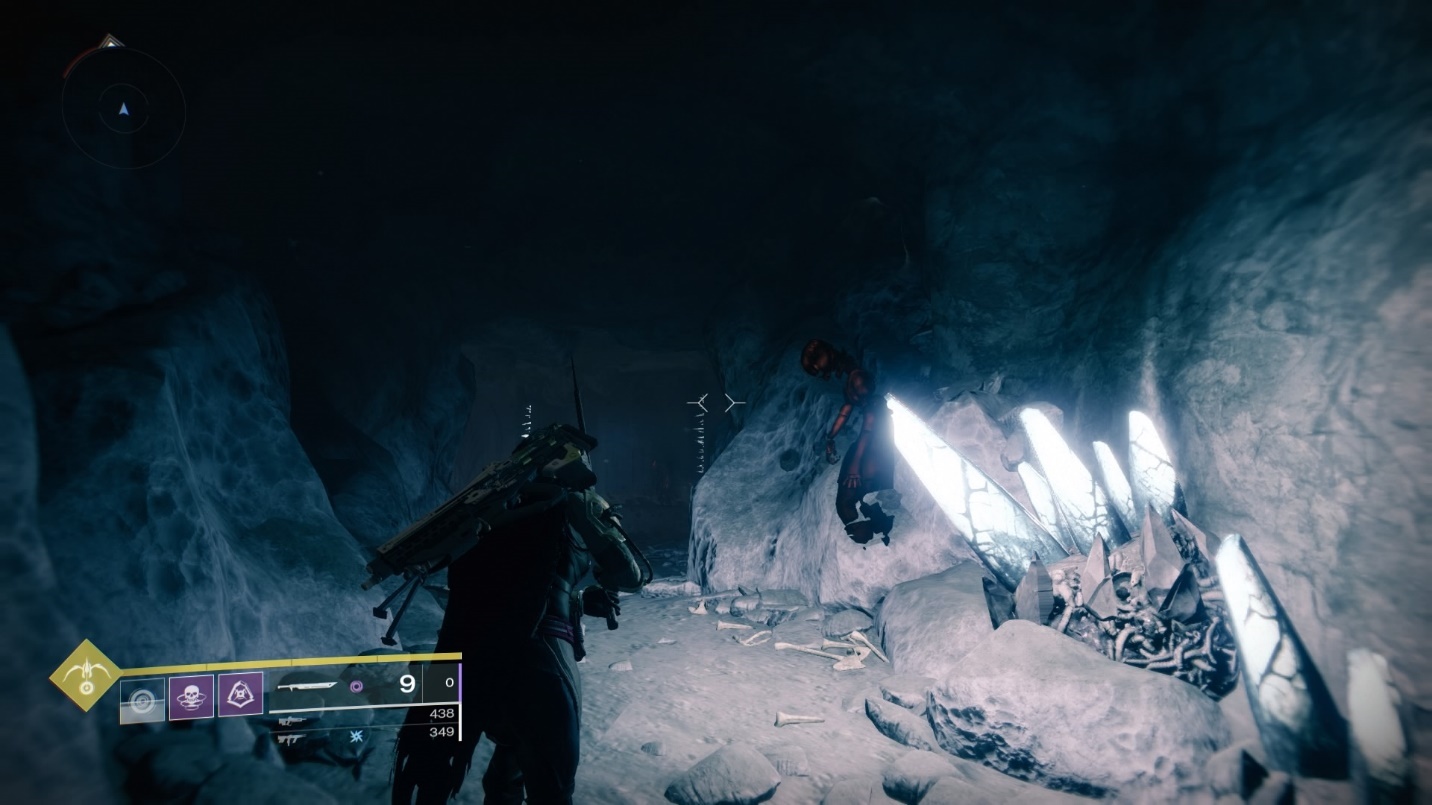1432x805 pixels.
Task: Switch to the bottom stowed rifle
Action: 292,739
